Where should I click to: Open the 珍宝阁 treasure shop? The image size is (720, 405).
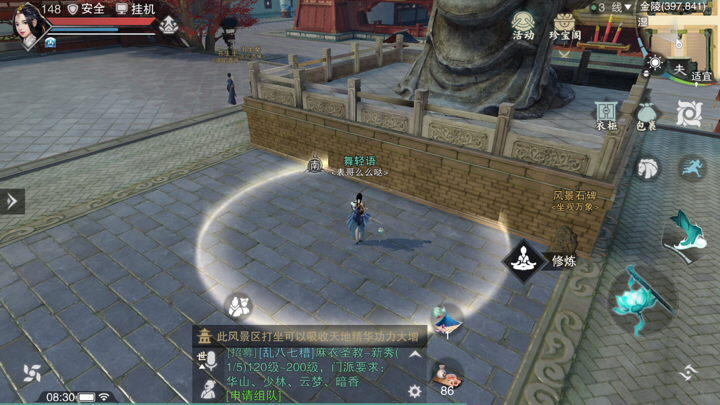tap(566, 25)
